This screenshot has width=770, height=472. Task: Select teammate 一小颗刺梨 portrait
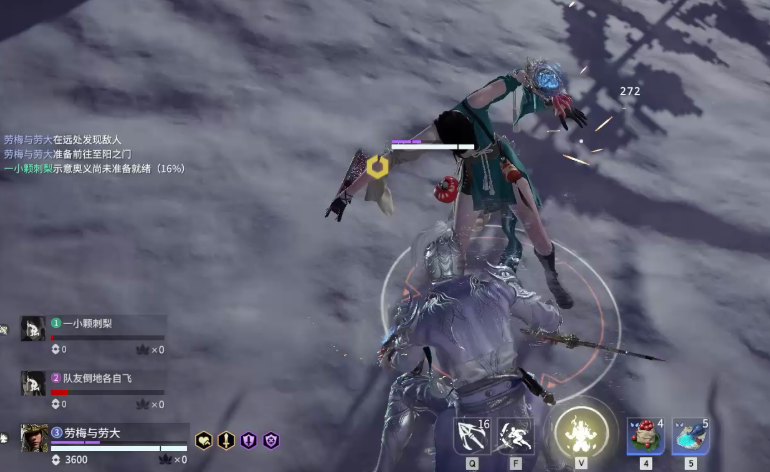(x=33, y=328)
